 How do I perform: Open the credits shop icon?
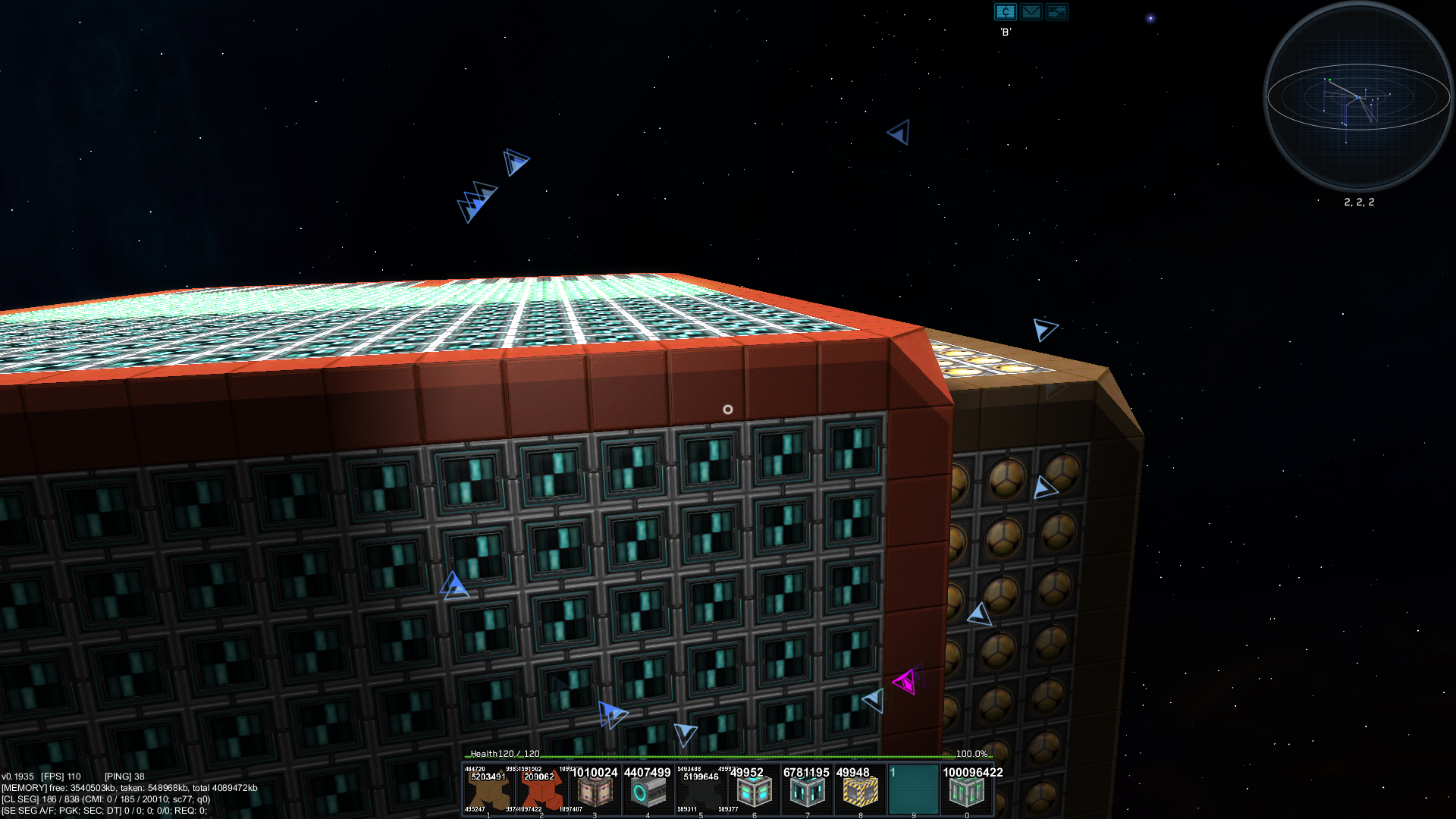(1005, 11)
